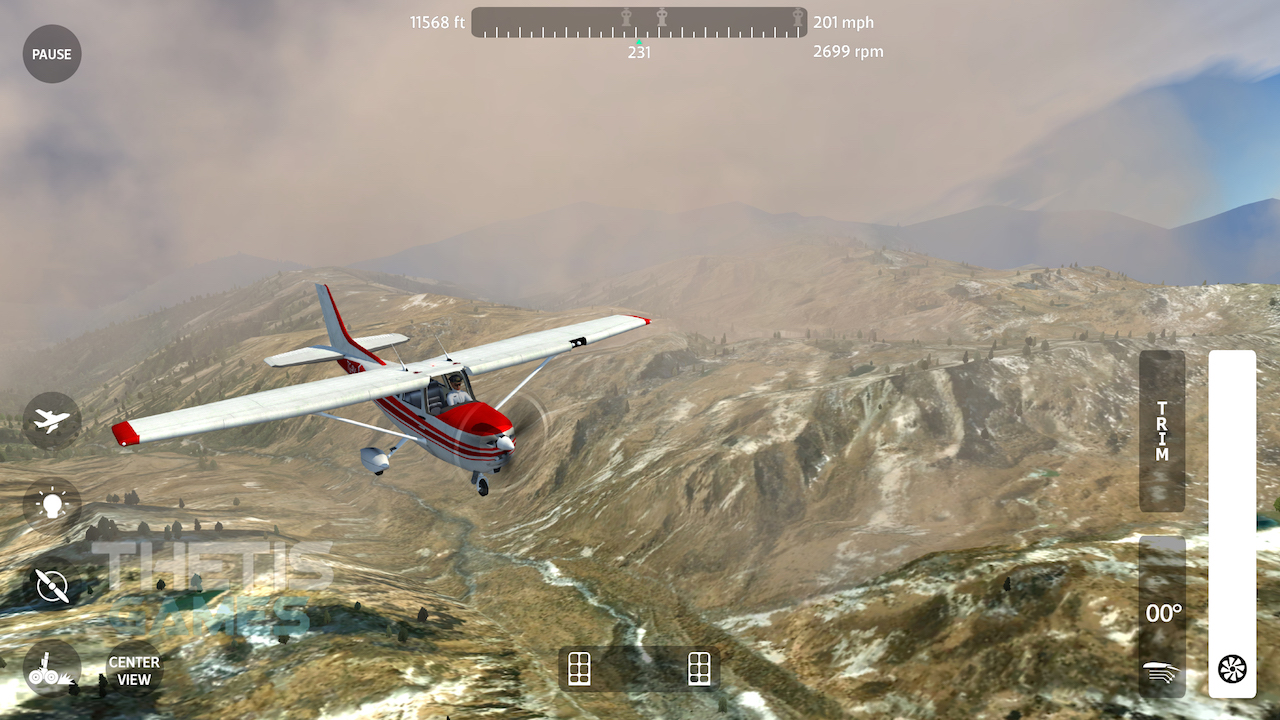
Task: Open the PAUSE menu
Action: point(51,54)
